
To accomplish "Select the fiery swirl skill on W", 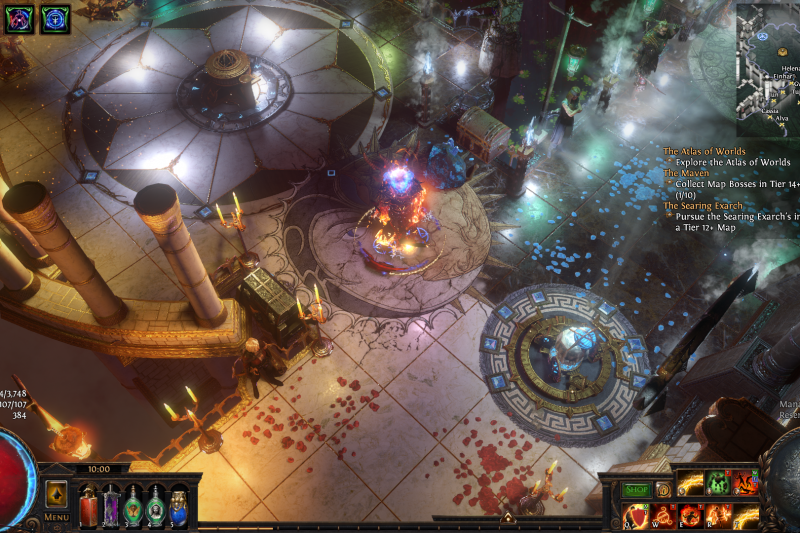I will [663, 516].
